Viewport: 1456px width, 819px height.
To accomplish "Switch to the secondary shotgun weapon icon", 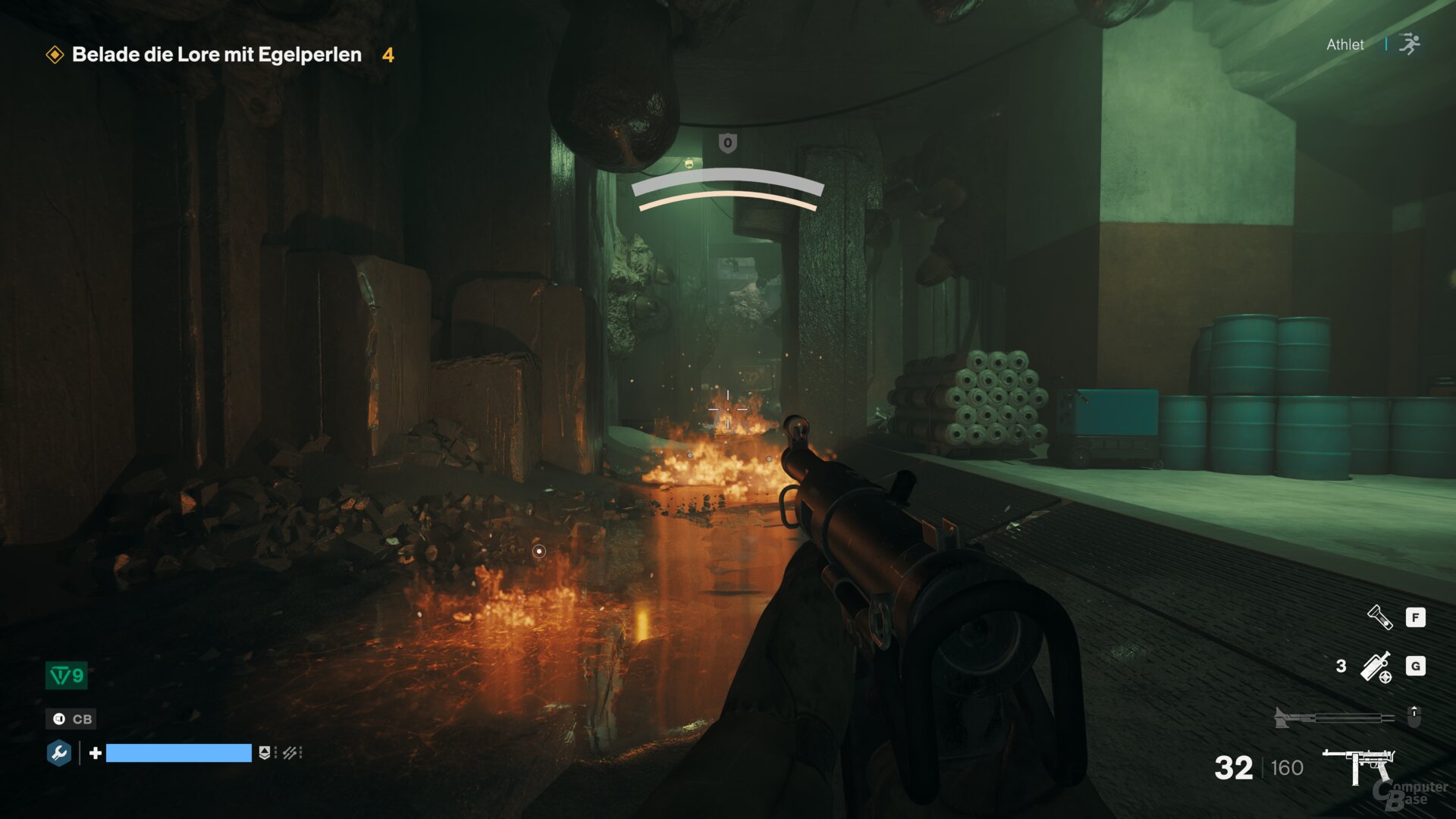I will tap(1333, 717).
